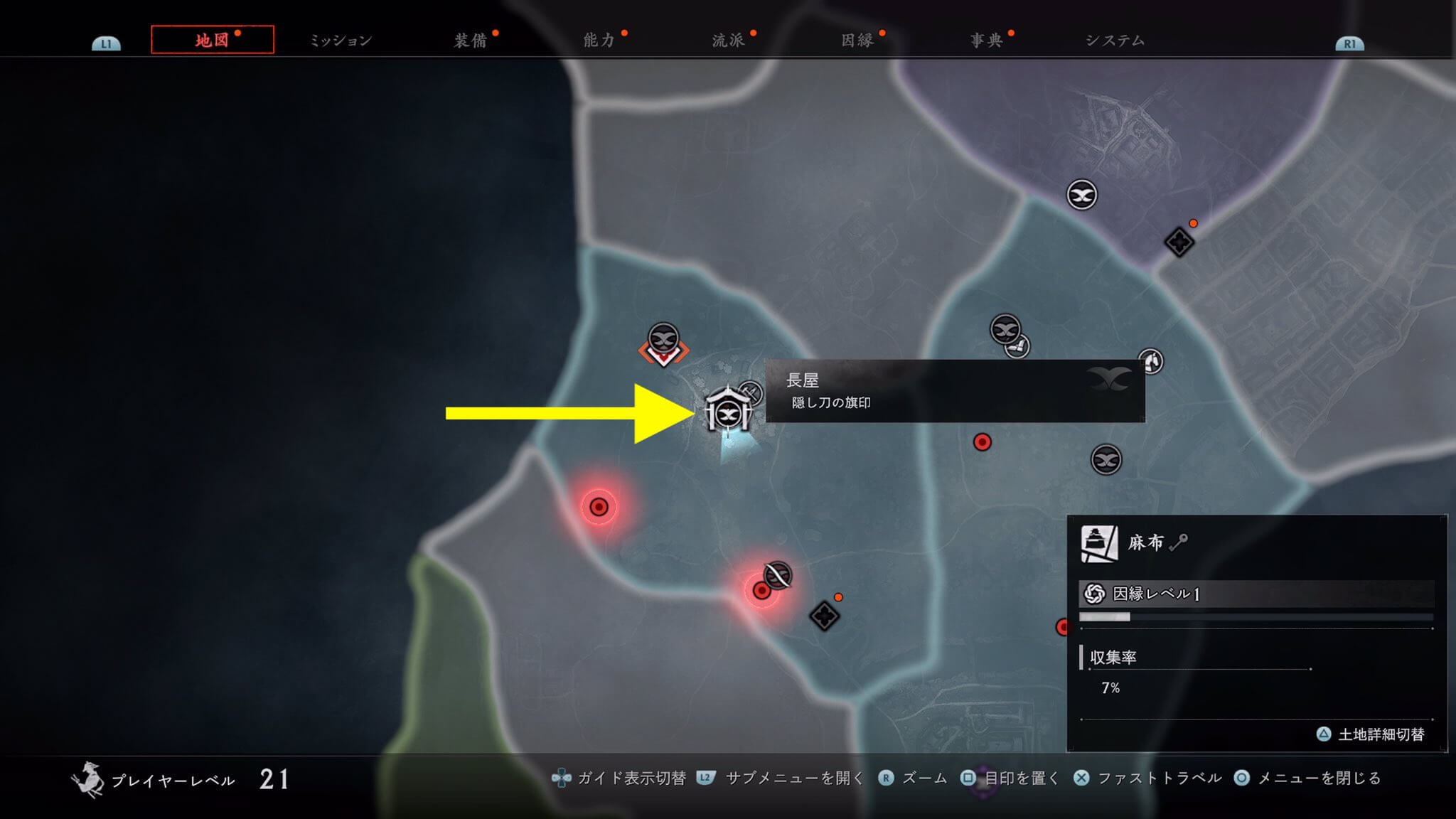
Task: Select the glowing red target marker on the left
Action: tap(599, 507)
